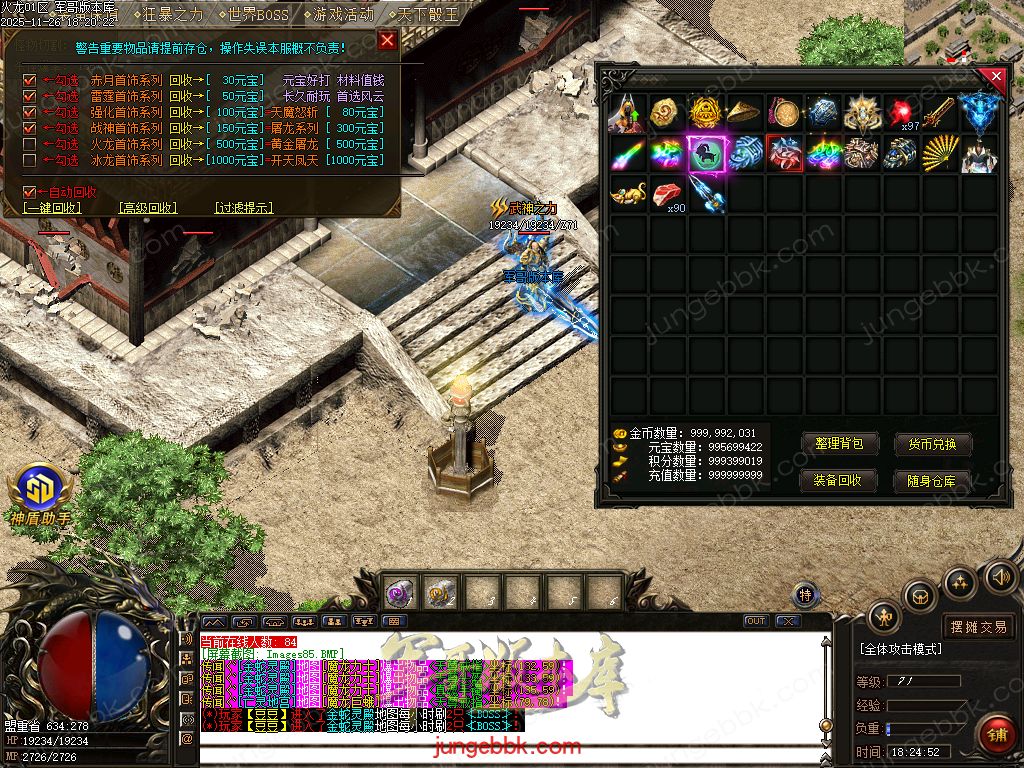Viewport: 1024px width, 768px height.
Task: Select the highlighted green goat emblem item
Action: (x=706, y=153)
